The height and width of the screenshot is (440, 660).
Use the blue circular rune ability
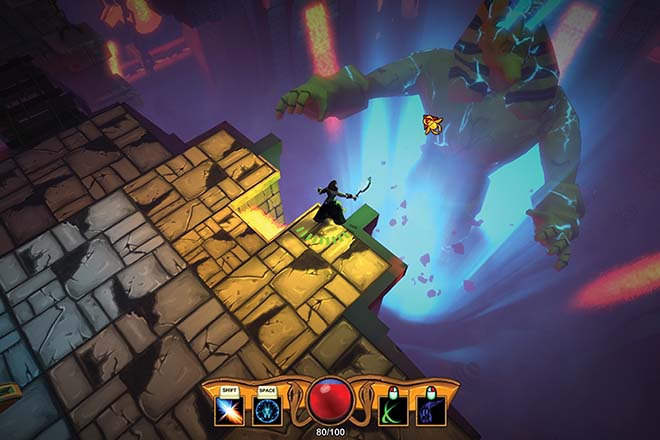click(265, 410)
